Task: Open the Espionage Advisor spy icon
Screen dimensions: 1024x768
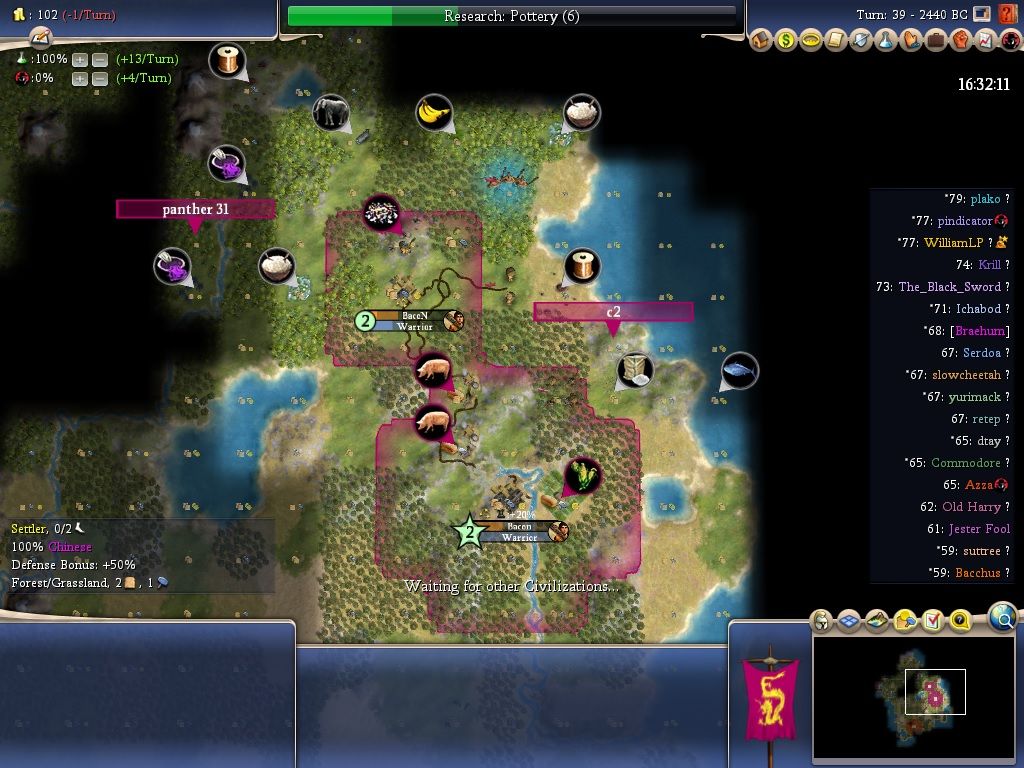Action: coord(1008,41)
